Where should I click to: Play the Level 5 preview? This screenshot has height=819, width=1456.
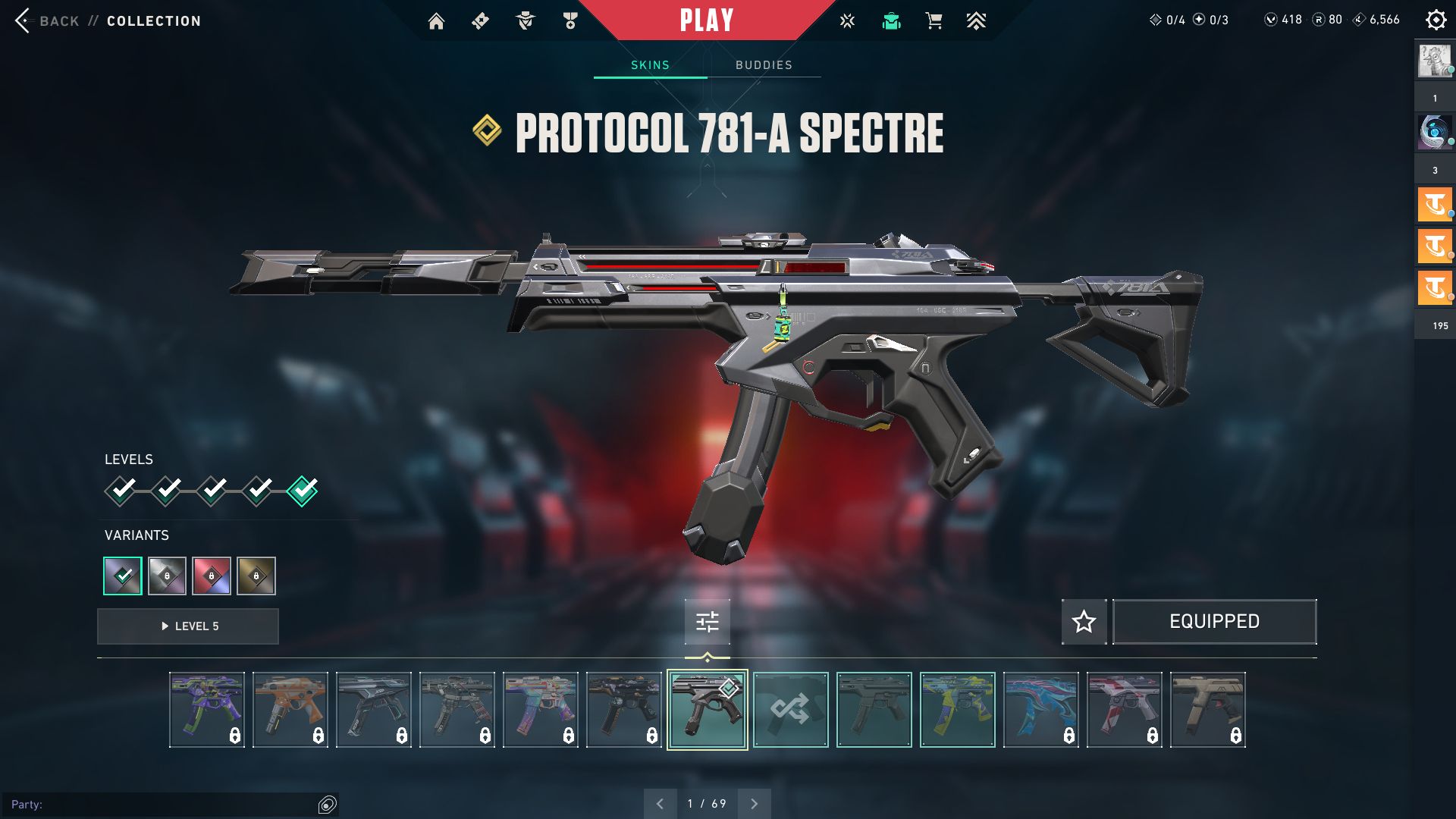[188, 626]
